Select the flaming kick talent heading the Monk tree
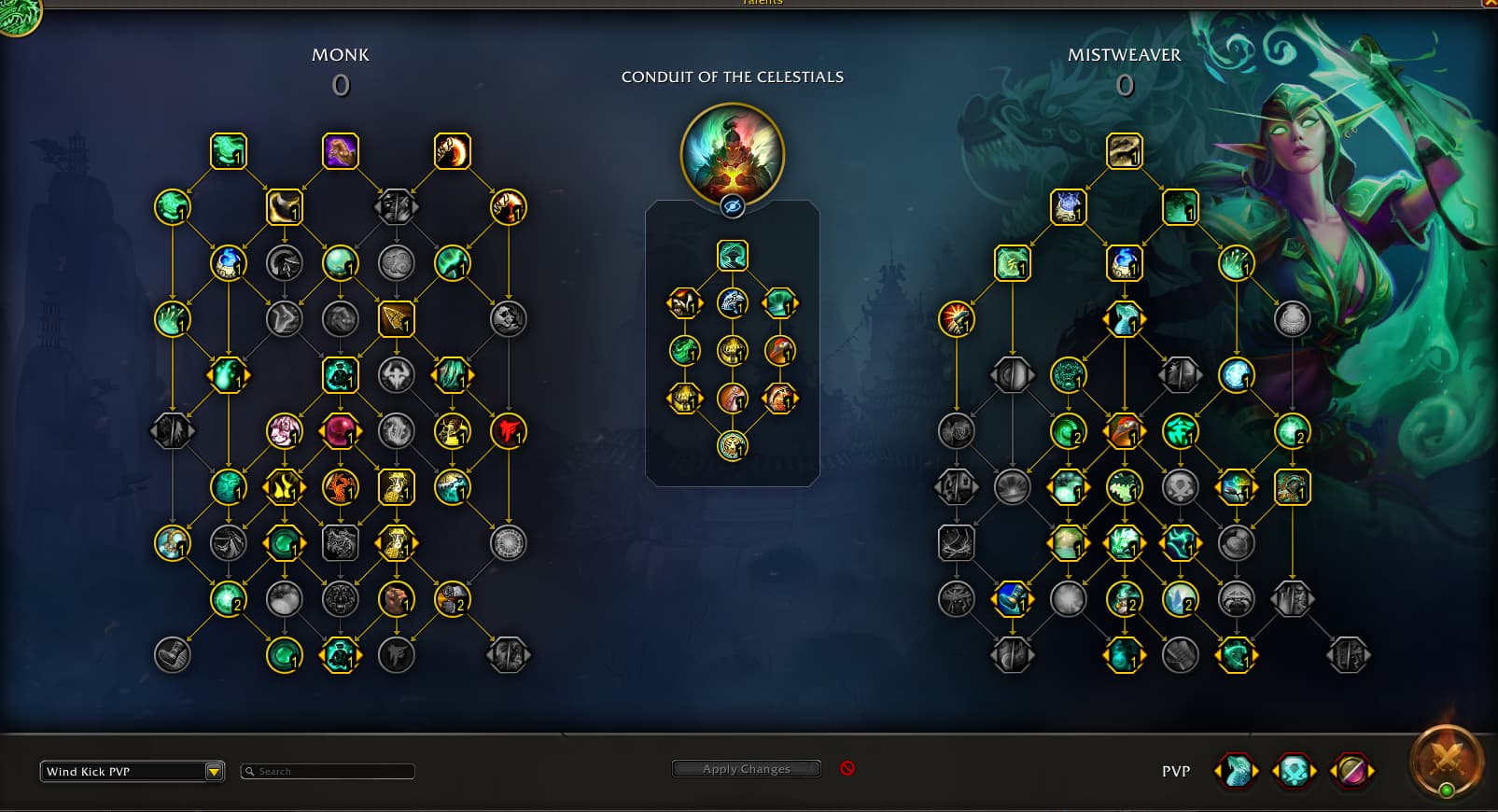This screenshot has width=1498, height=812. 453,151
